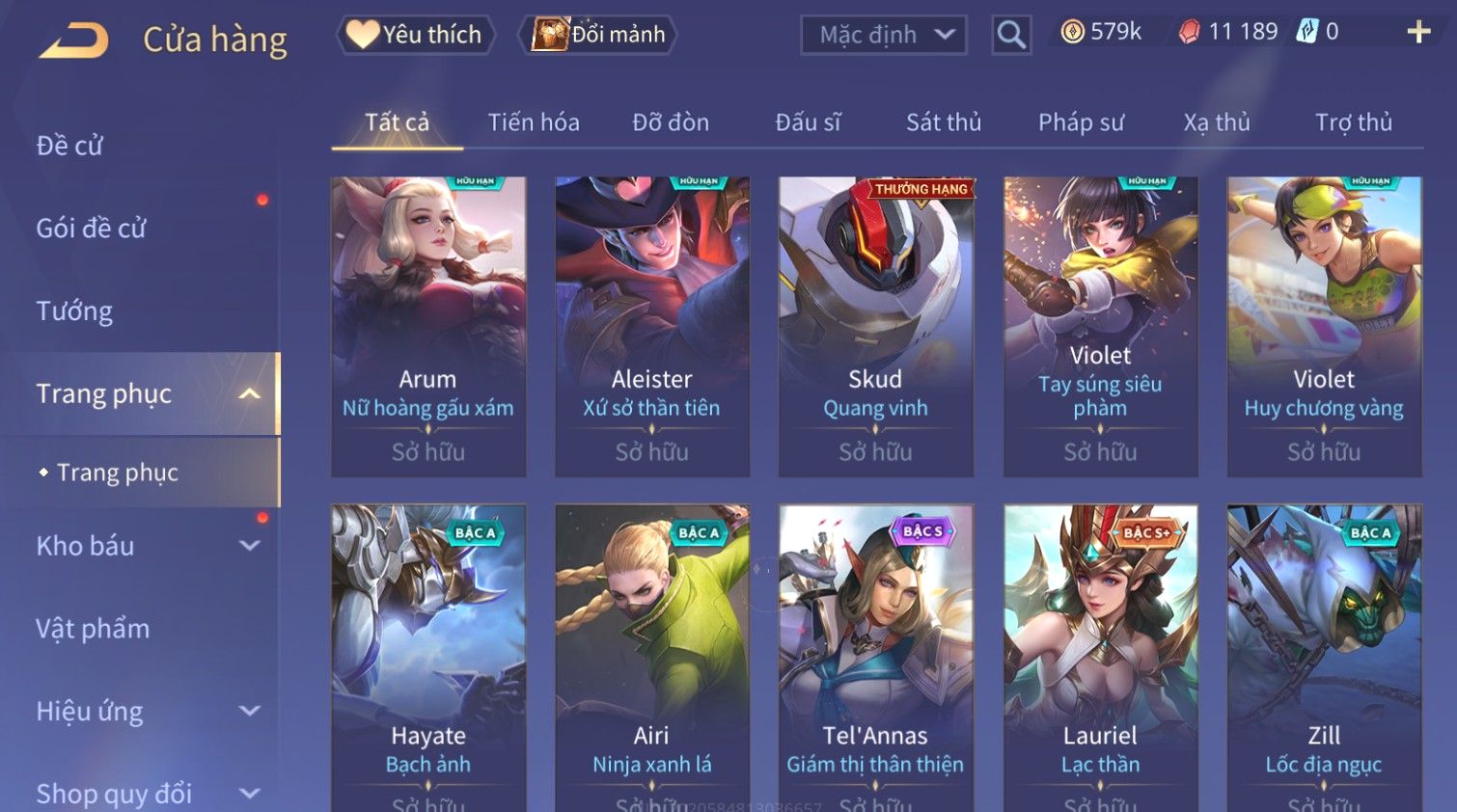Open the Yêu thích favorites list

416,35
